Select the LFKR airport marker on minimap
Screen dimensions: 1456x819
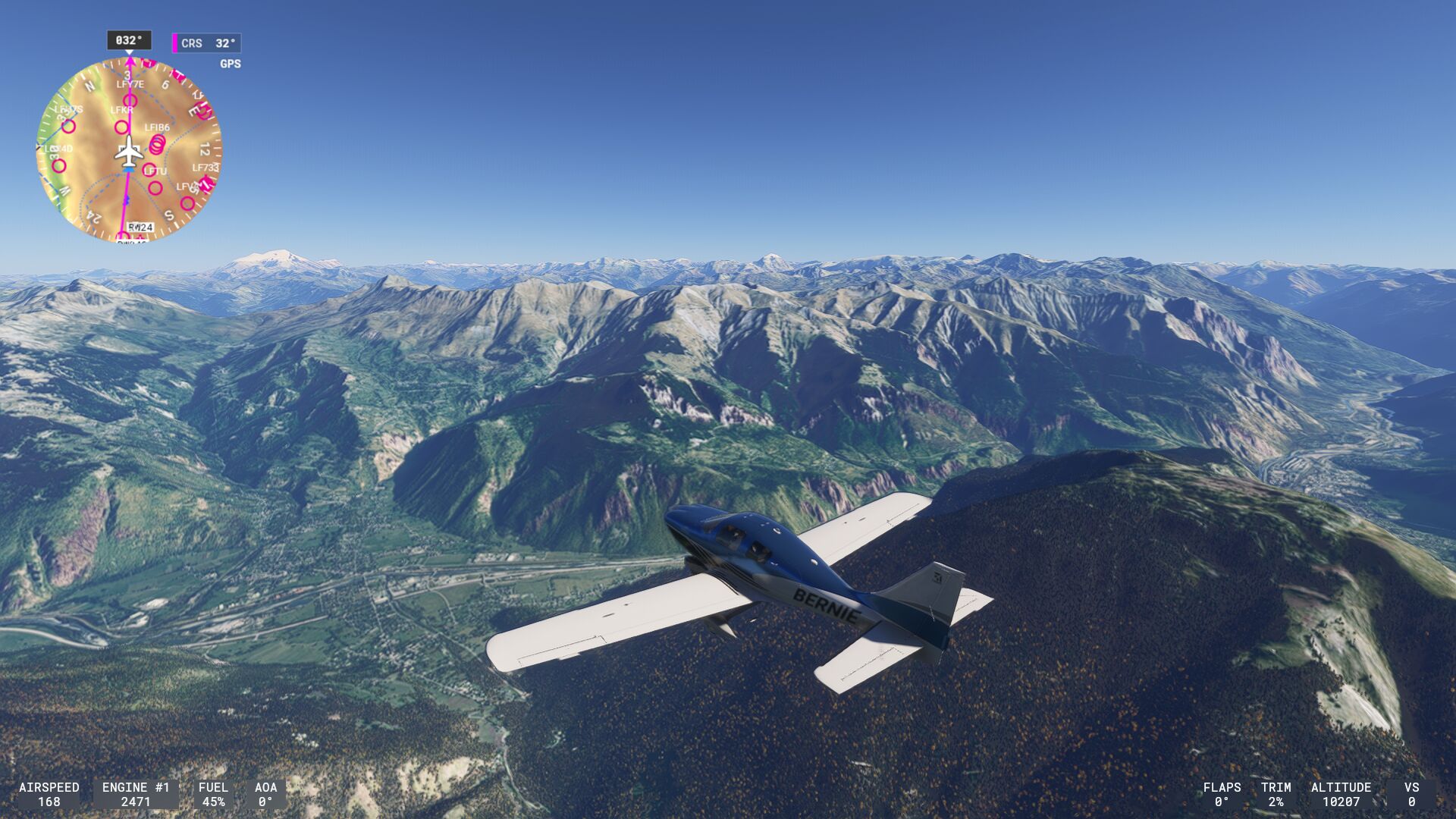point(121,126)
